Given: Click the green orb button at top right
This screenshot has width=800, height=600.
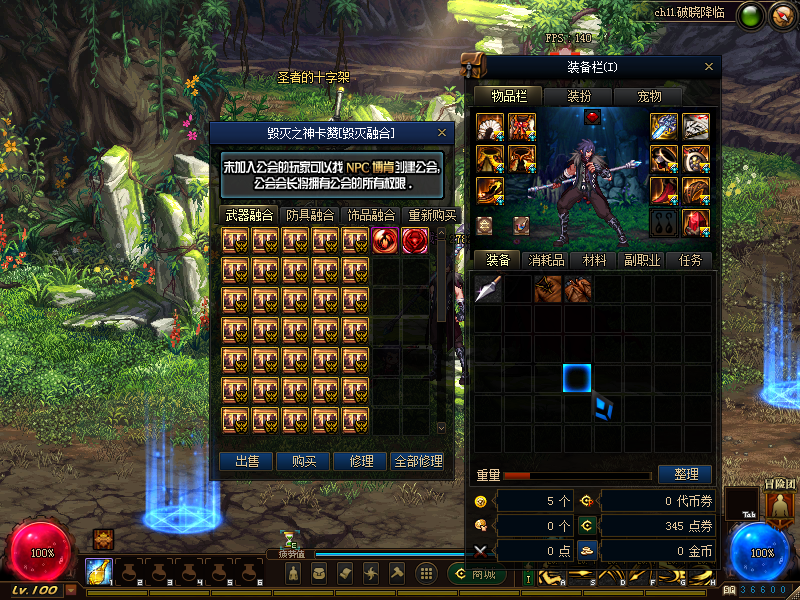Looking at the screenshot, I should (751, 15).
